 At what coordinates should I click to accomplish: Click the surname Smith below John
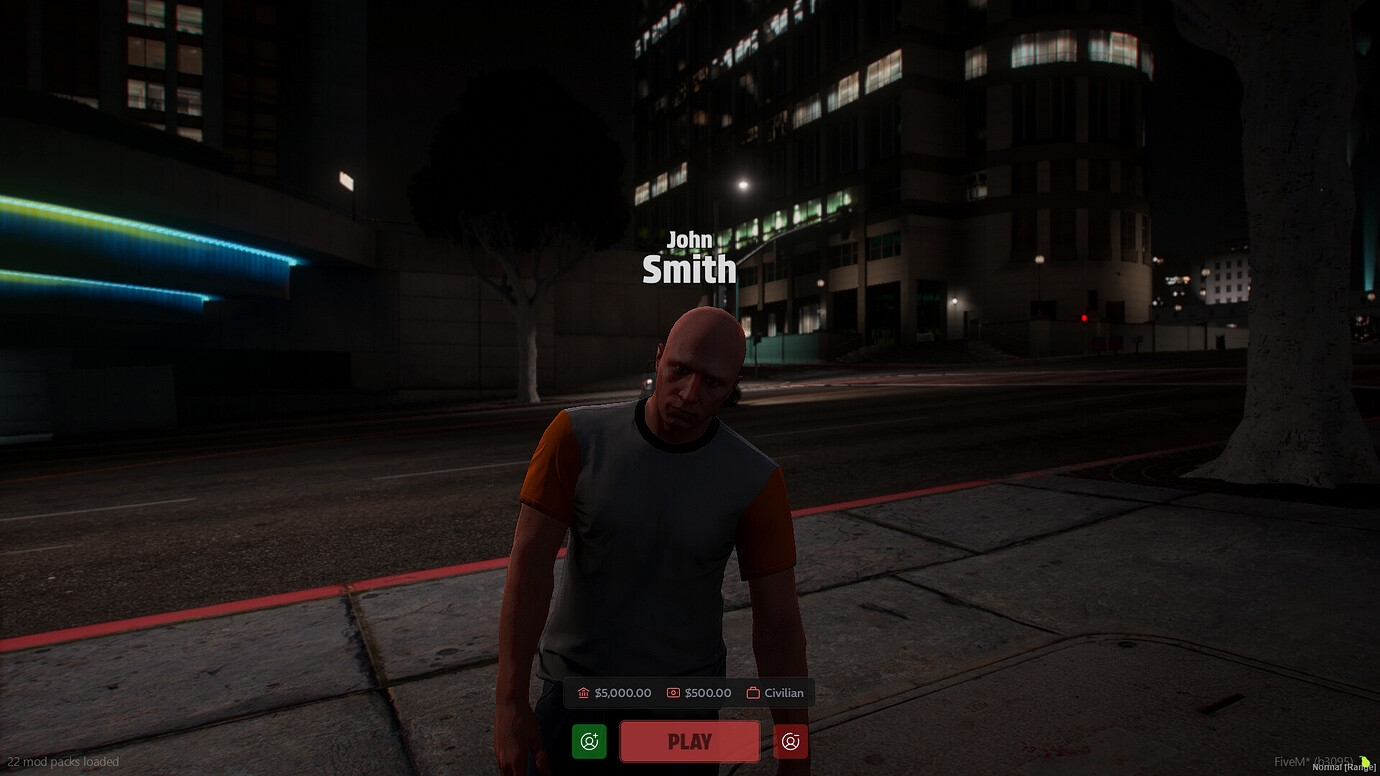point(689,269)
